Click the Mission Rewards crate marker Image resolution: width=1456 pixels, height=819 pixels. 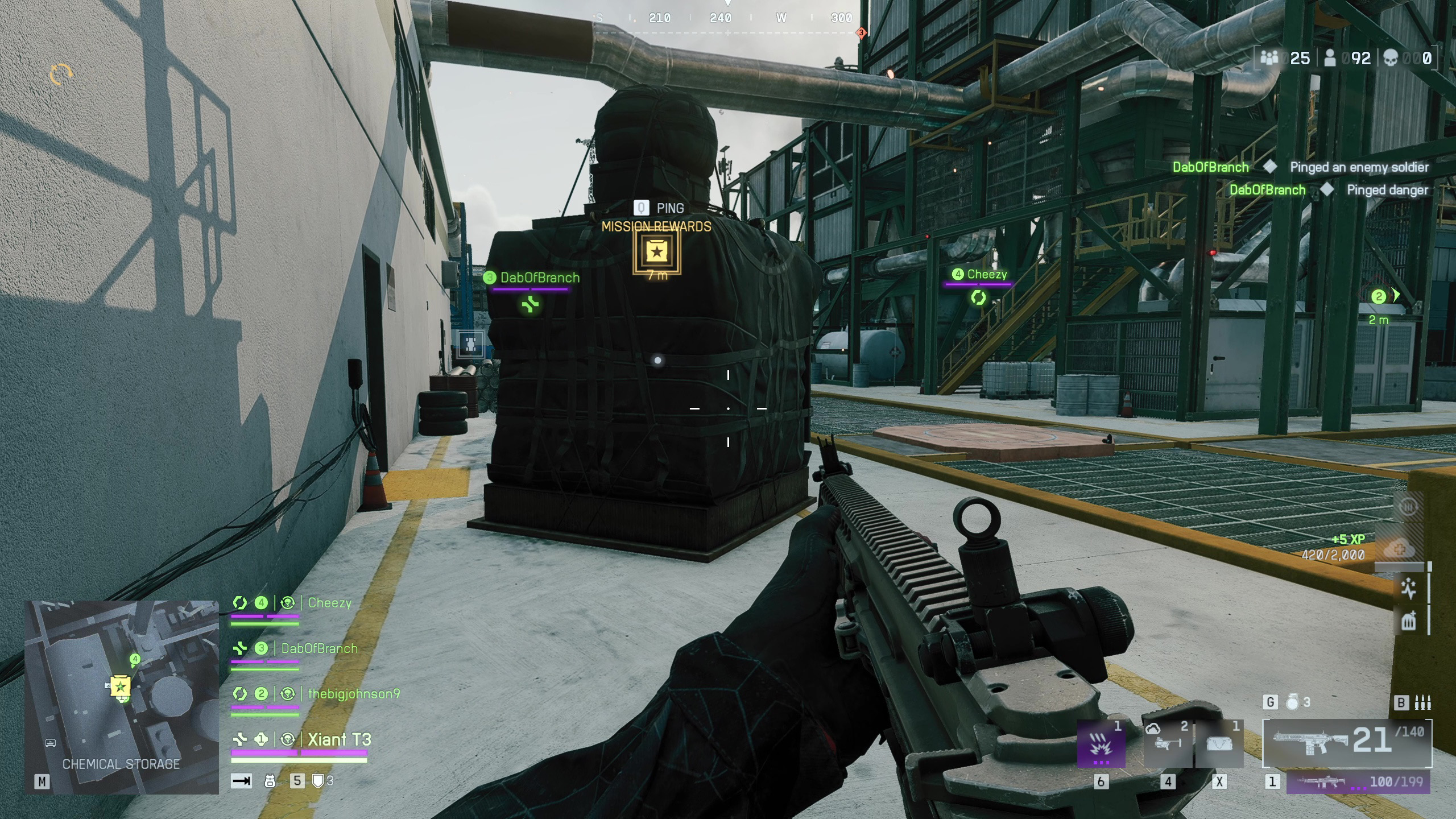(x=656, y=252)
